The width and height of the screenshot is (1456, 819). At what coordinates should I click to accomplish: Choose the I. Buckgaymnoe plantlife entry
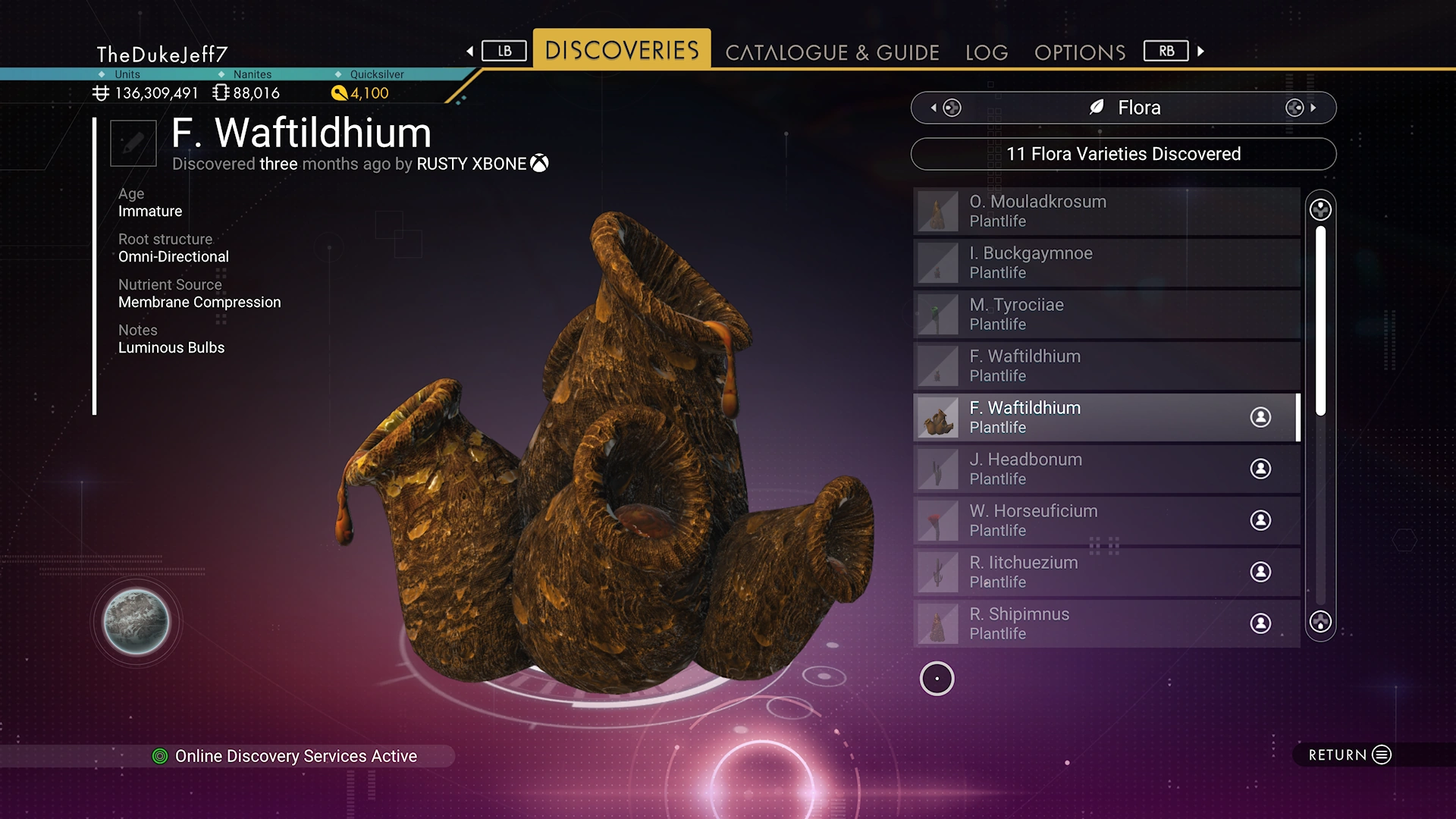(1106, 262)
